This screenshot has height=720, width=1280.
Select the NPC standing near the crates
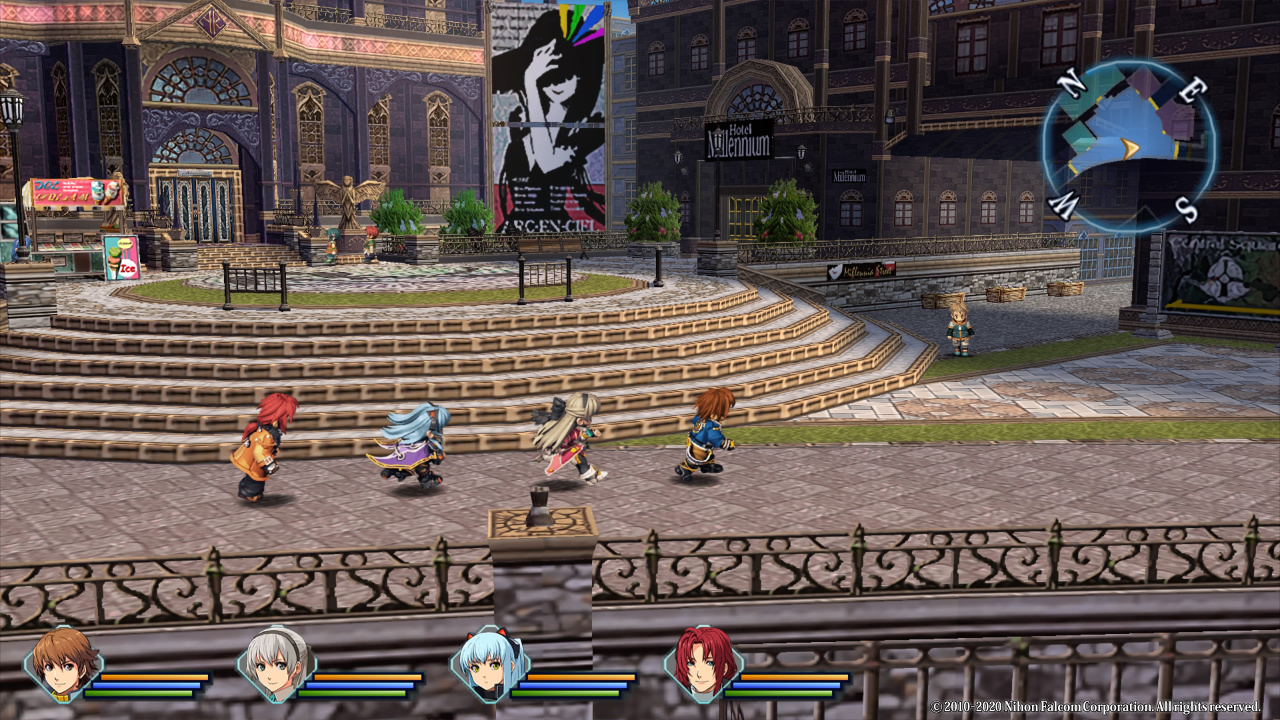pos(958,330)
